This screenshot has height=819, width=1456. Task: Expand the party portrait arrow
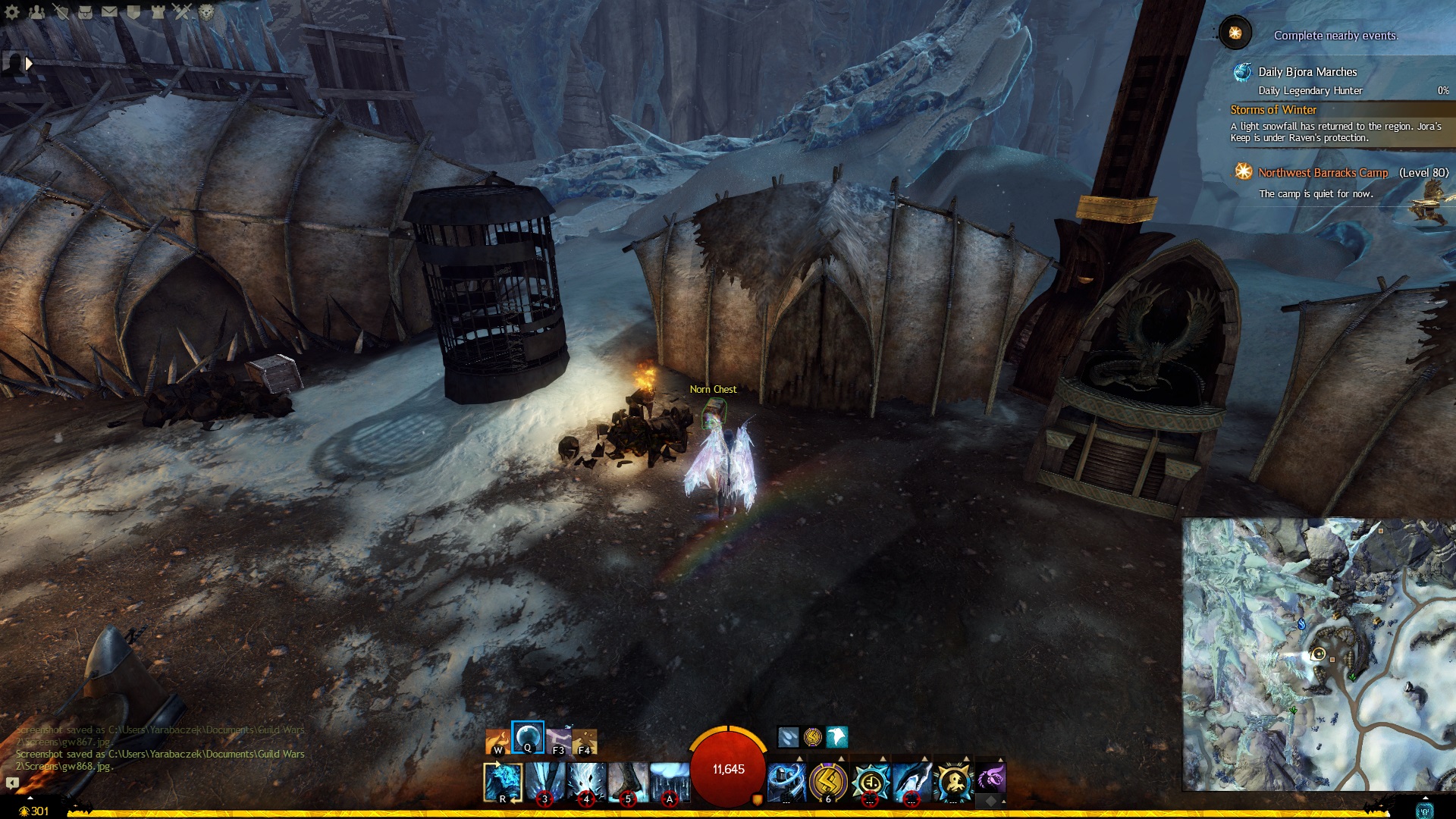click(x=29, y=64)
